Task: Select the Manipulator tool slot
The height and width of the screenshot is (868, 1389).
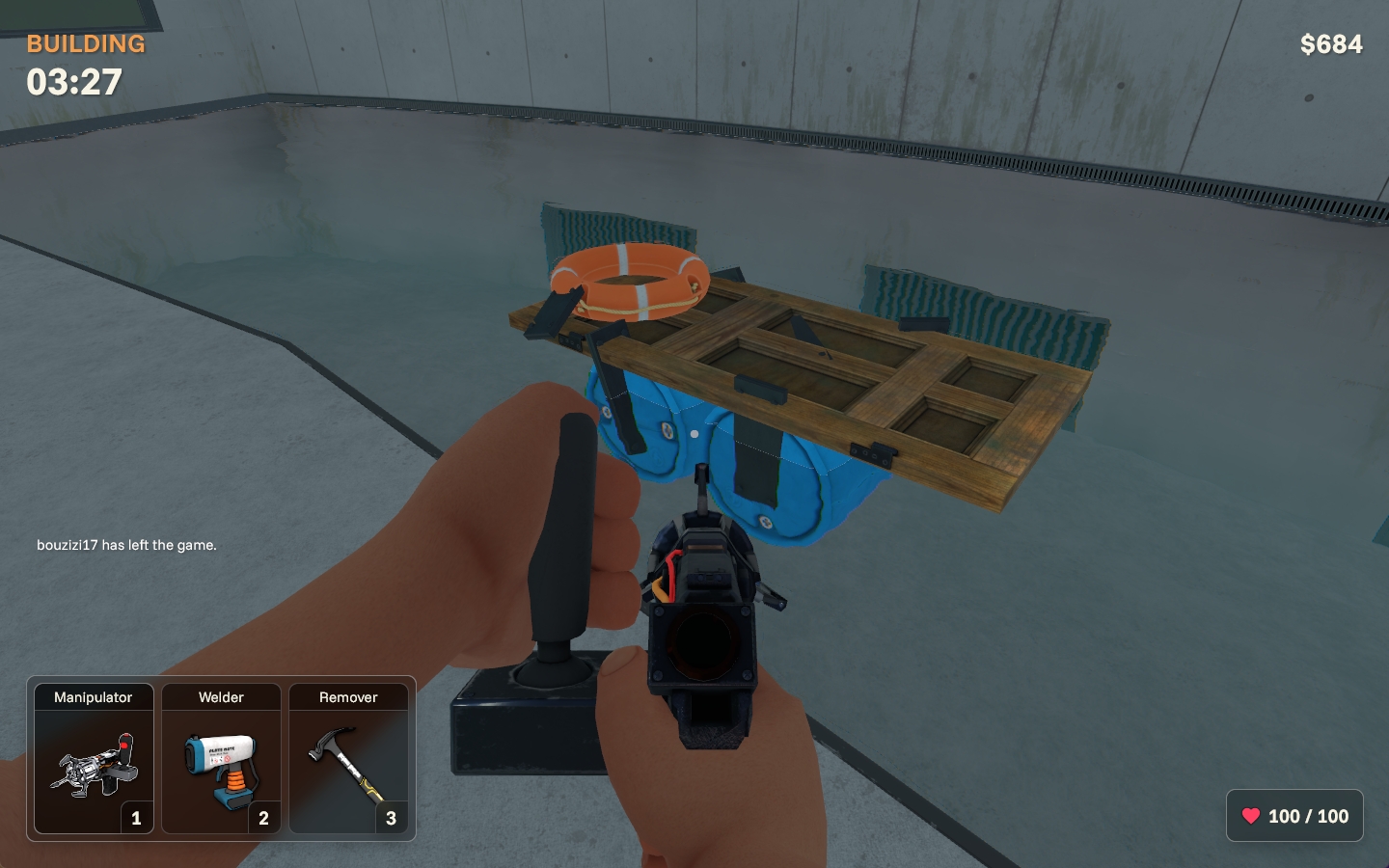Action: 94,759
